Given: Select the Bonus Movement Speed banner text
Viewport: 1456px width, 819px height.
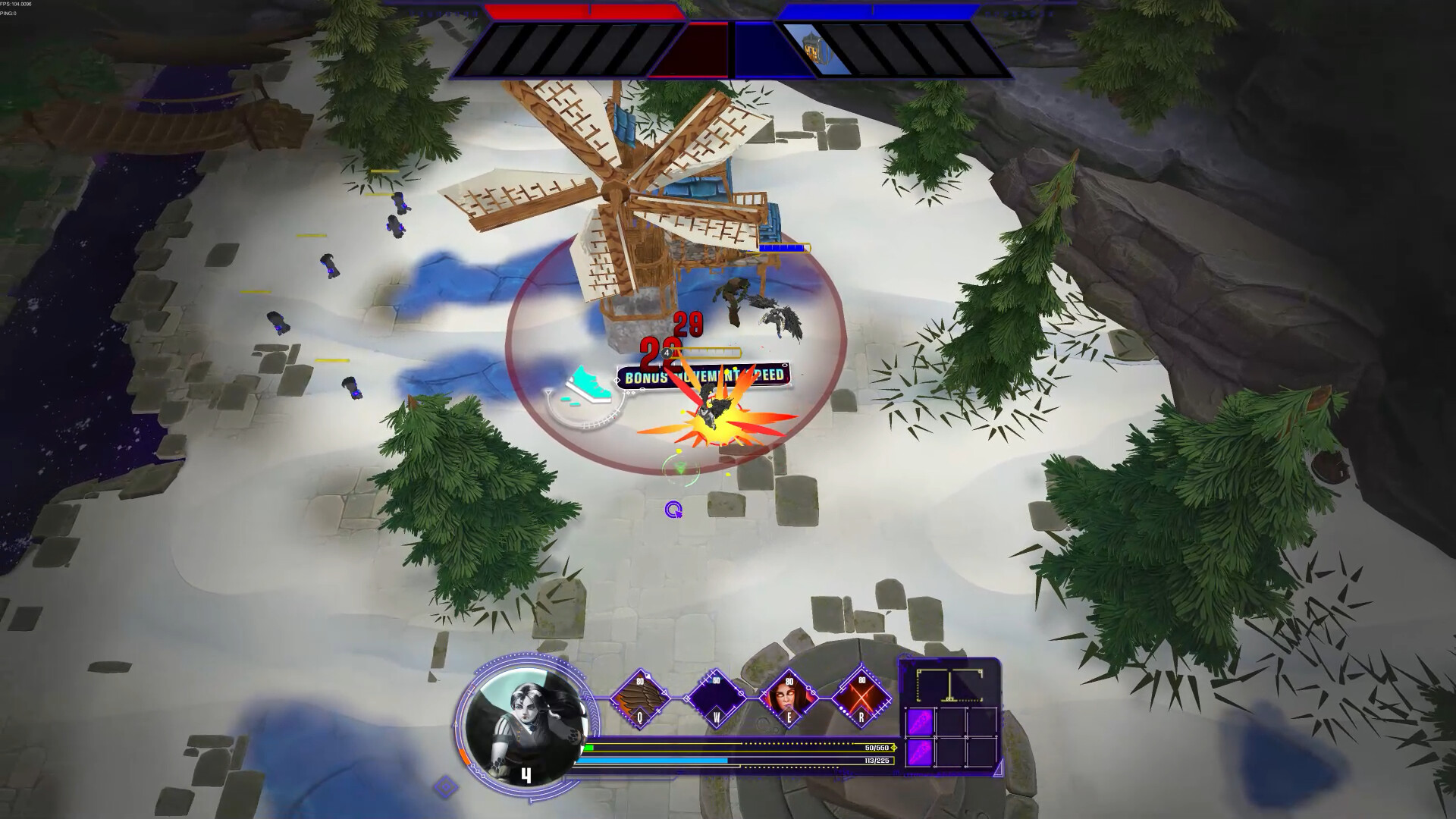Looking at the screenshot, I should click(x=701, y=376).
